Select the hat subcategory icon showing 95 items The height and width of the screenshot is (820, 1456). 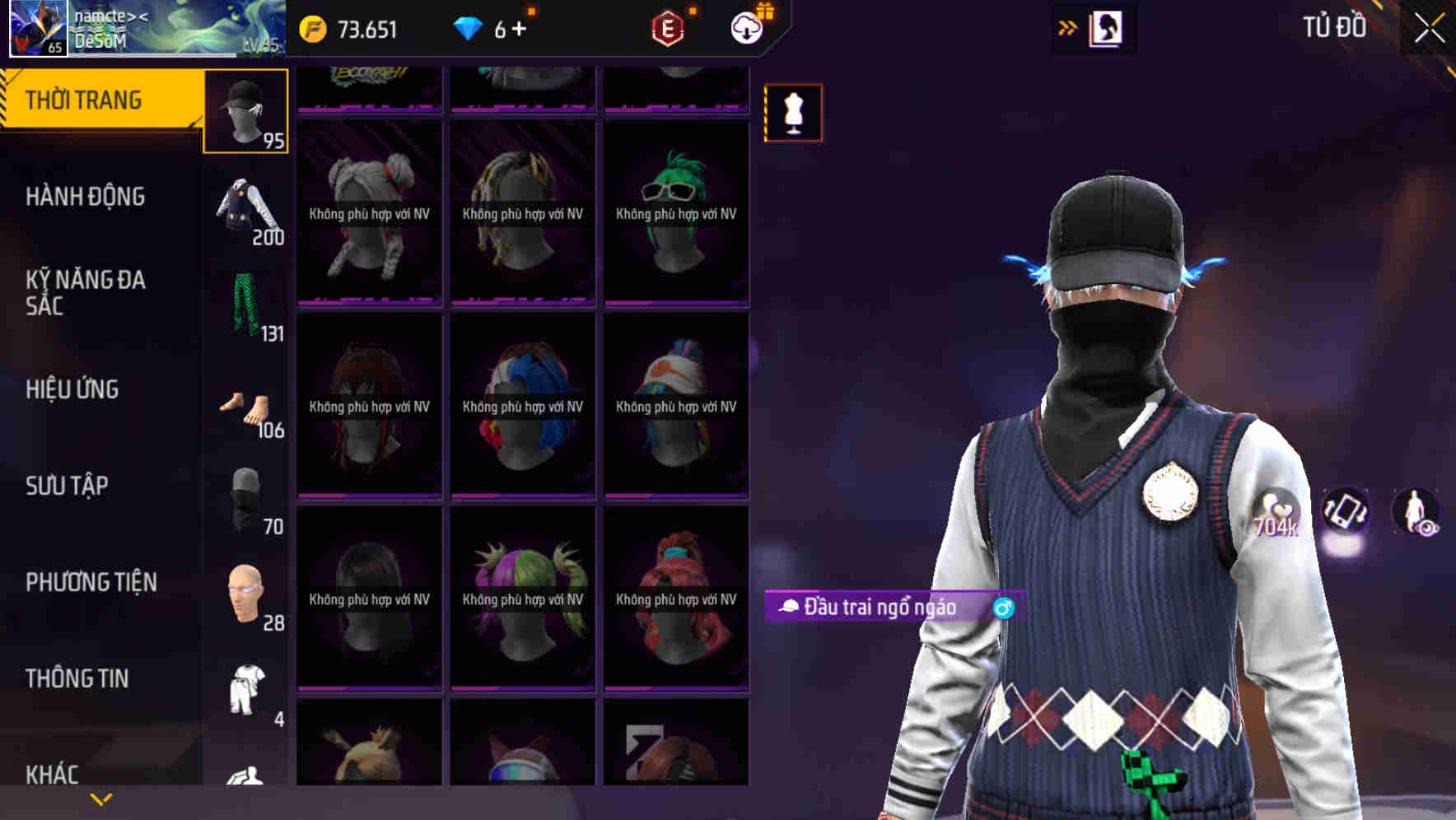point(245,109)
